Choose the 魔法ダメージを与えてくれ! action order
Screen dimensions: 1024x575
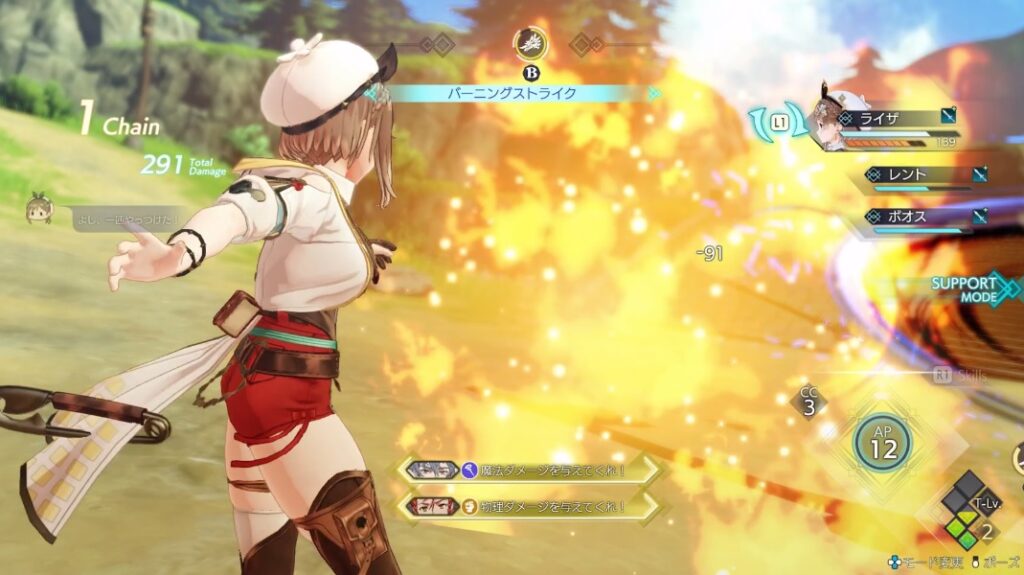[x=530, y=469]
